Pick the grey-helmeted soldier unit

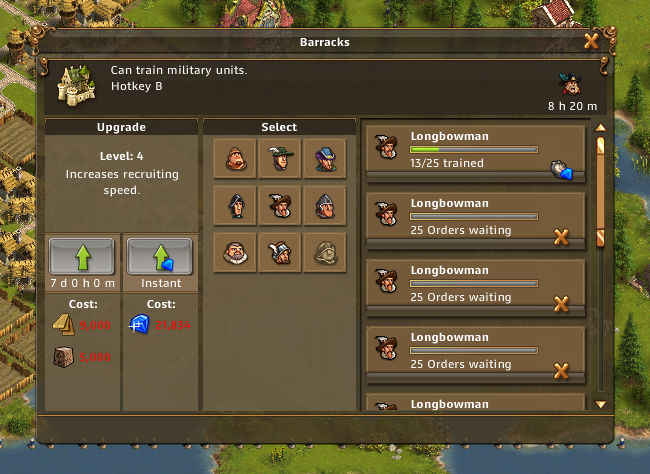[324, 205]
